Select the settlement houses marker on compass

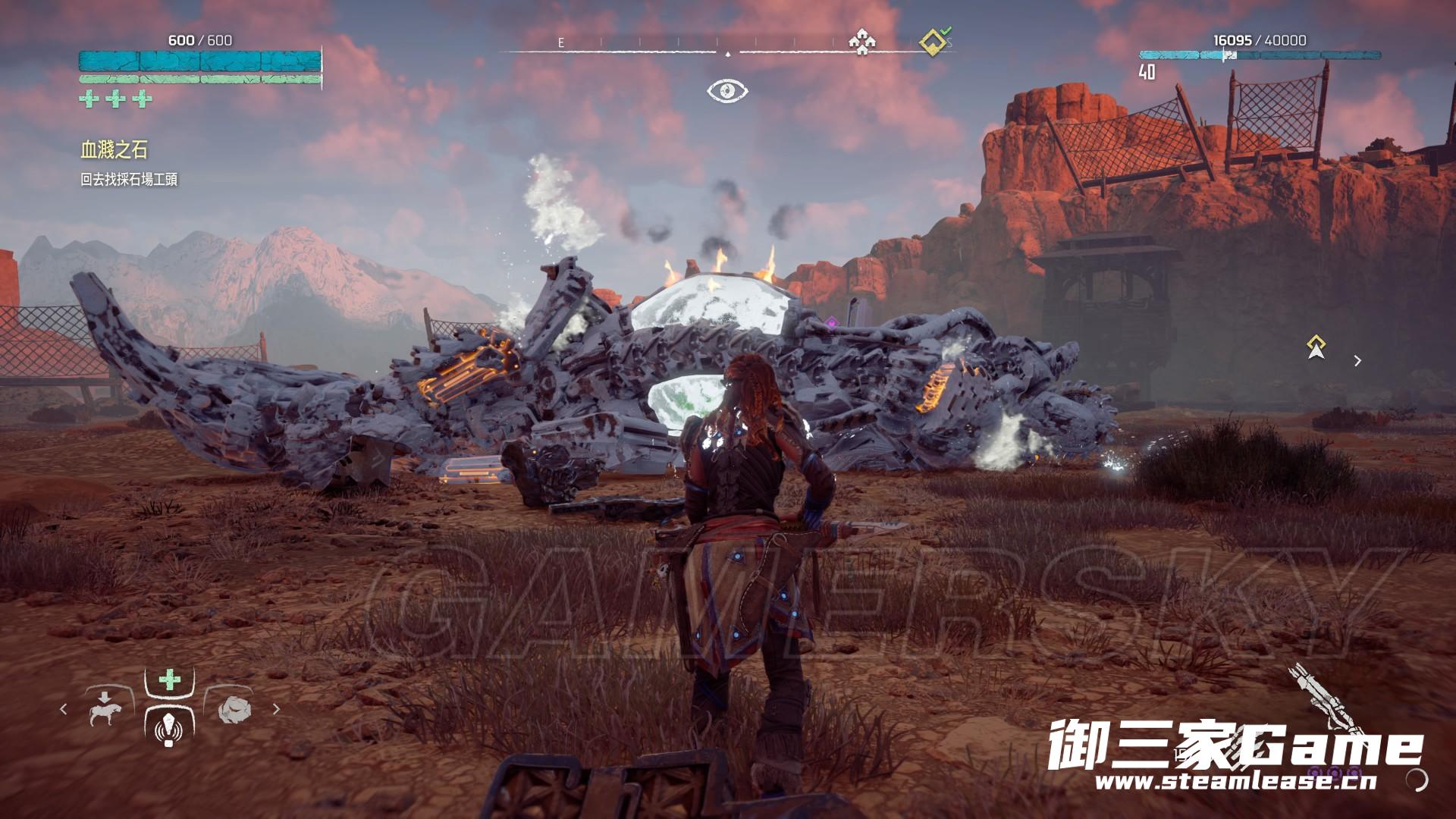pyautogui.click(x=861, y=42)
